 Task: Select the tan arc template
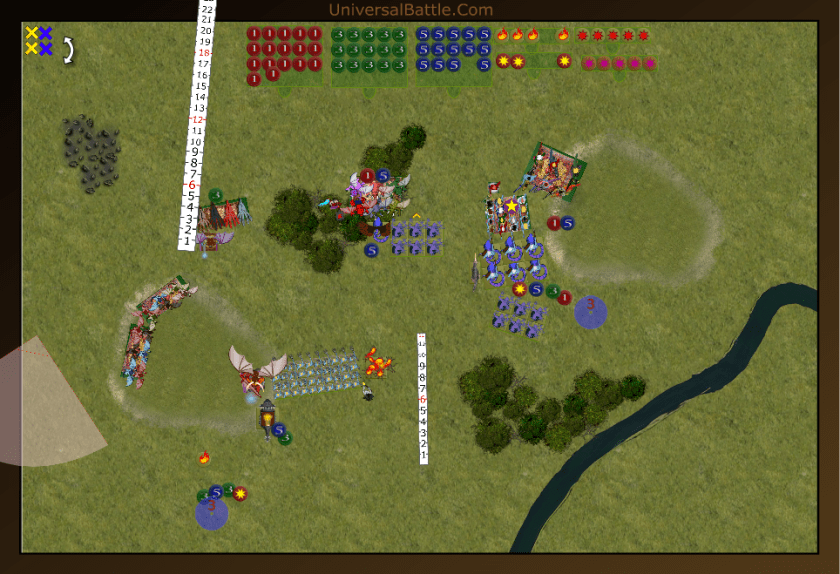pos(50,405)
